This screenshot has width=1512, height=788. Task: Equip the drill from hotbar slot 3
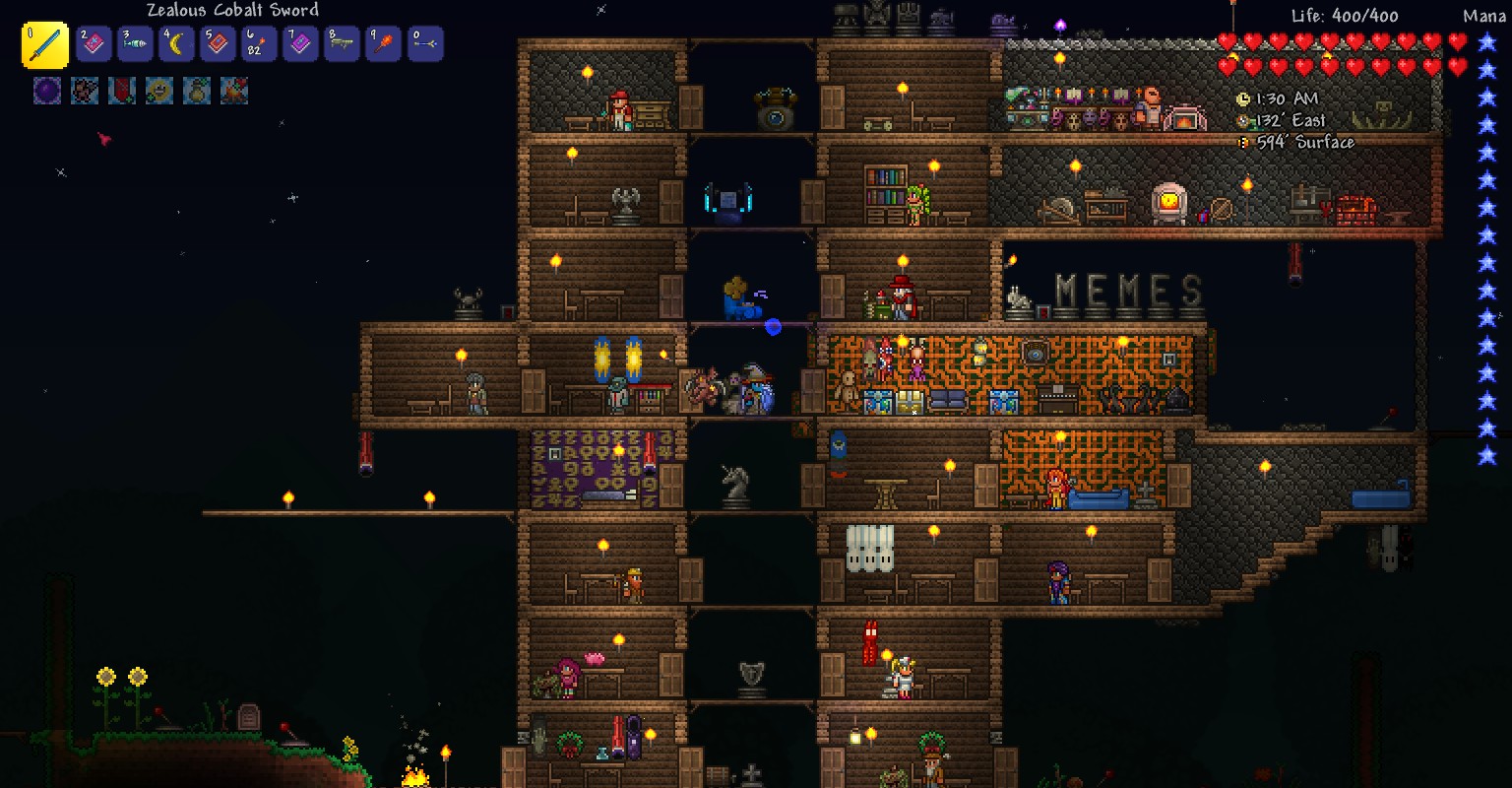pos(135,43)
